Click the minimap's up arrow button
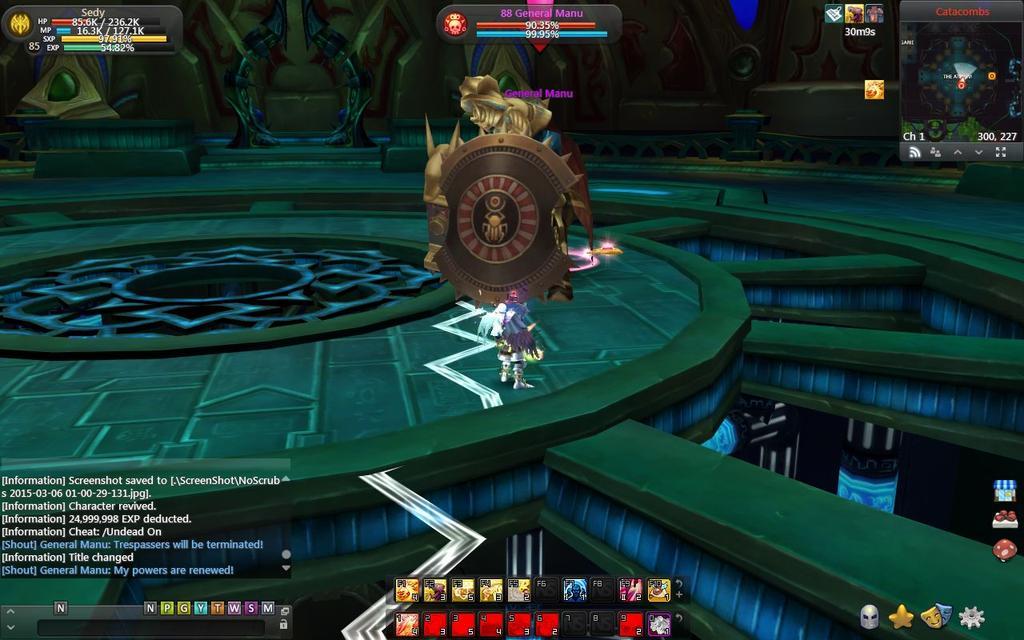This screenshot has width=1024, height=640. click(x=957, y=152)
